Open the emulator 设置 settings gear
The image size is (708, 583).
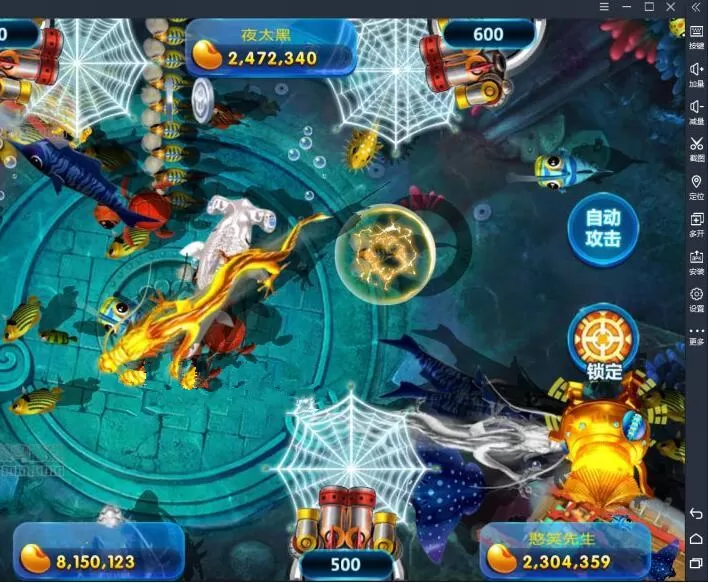(696, 298)
